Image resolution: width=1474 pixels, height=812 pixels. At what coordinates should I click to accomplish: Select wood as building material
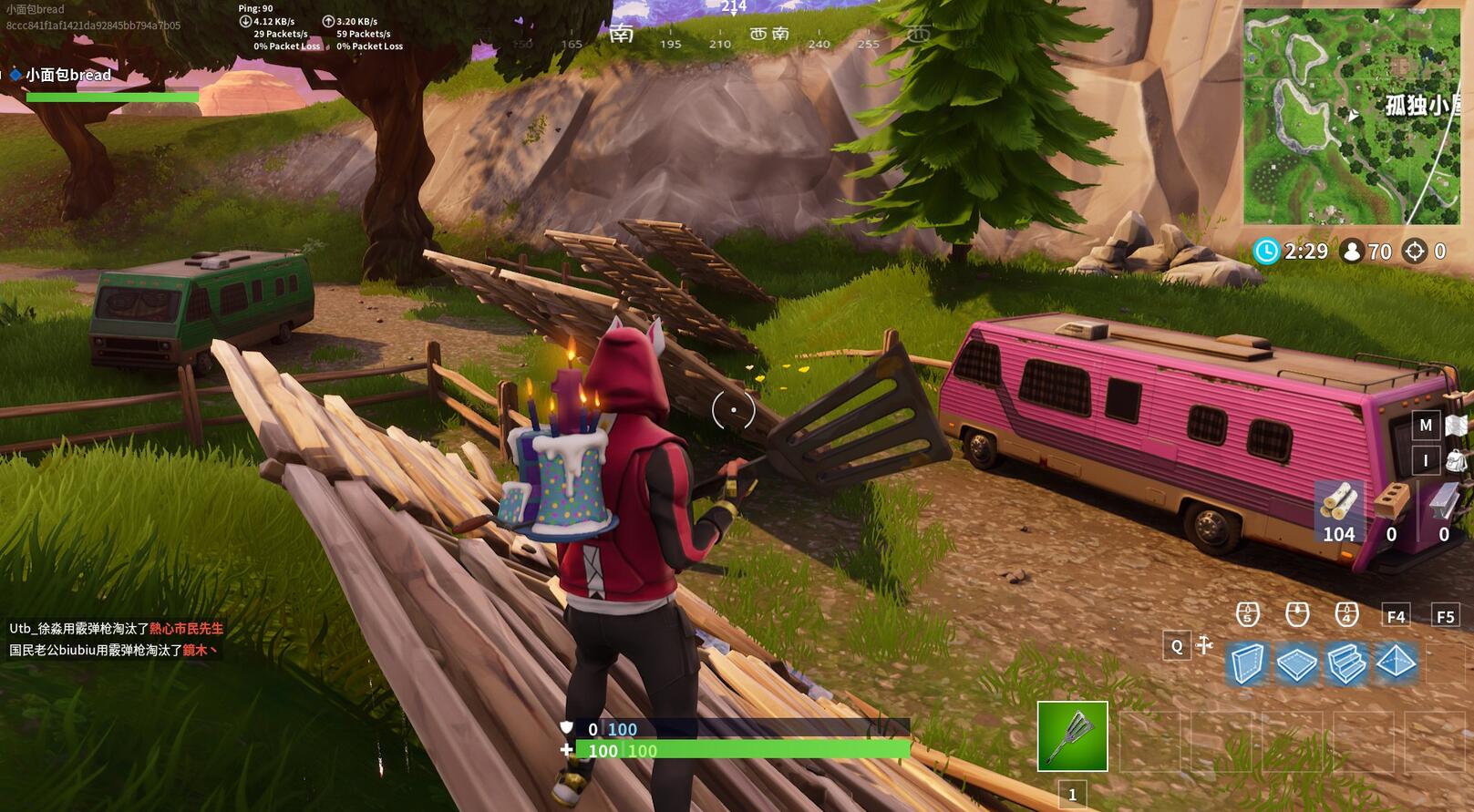point(1338,512)
